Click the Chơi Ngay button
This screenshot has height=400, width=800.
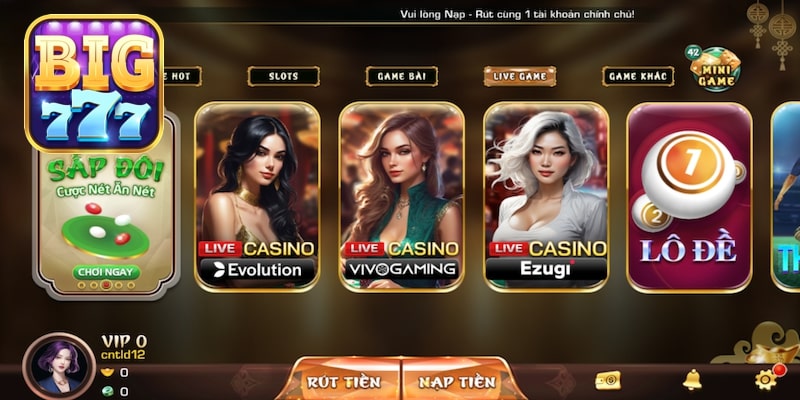pyautogui.click(x=107, y=272)
